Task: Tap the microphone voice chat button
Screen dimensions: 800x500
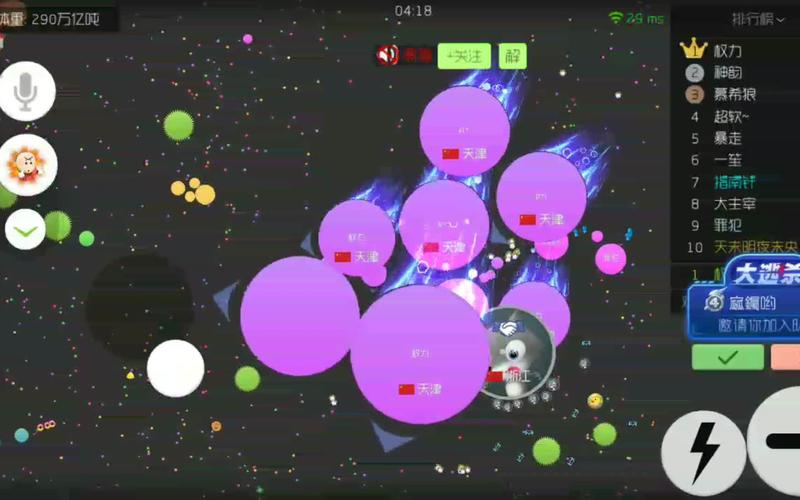Action: [x=26, y=92]
